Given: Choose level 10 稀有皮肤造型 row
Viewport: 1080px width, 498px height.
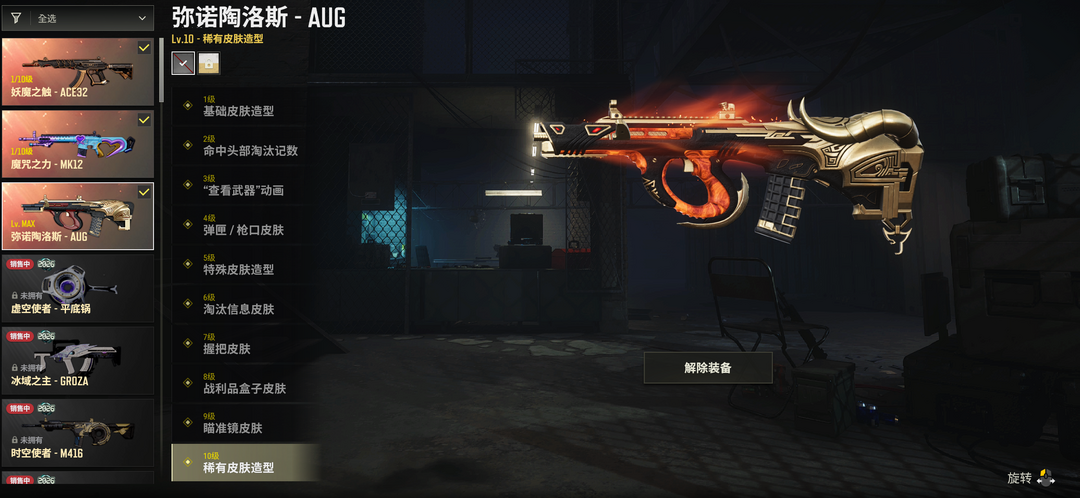Looking at the screenshot, I should click(x=245, y=462).
